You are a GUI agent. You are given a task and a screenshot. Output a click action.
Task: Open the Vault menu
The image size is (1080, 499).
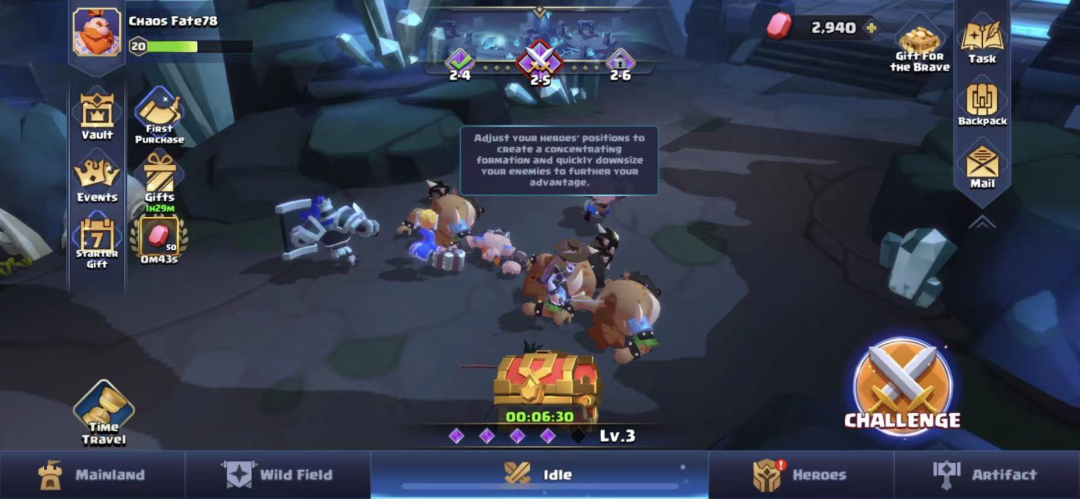click(x=97, y=113)
